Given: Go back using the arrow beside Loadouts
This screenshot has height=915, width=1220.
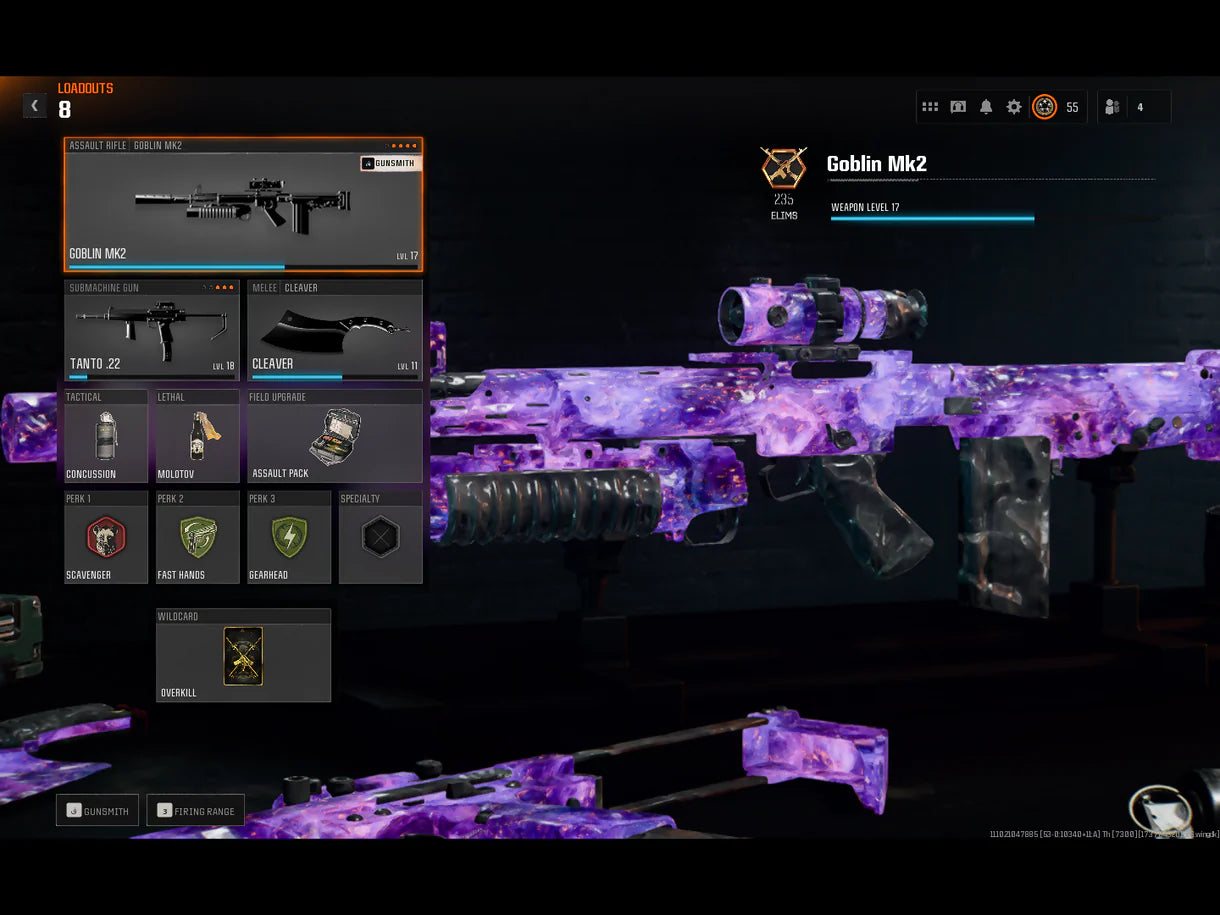Looking at the screenshot, I should (35, 106).
